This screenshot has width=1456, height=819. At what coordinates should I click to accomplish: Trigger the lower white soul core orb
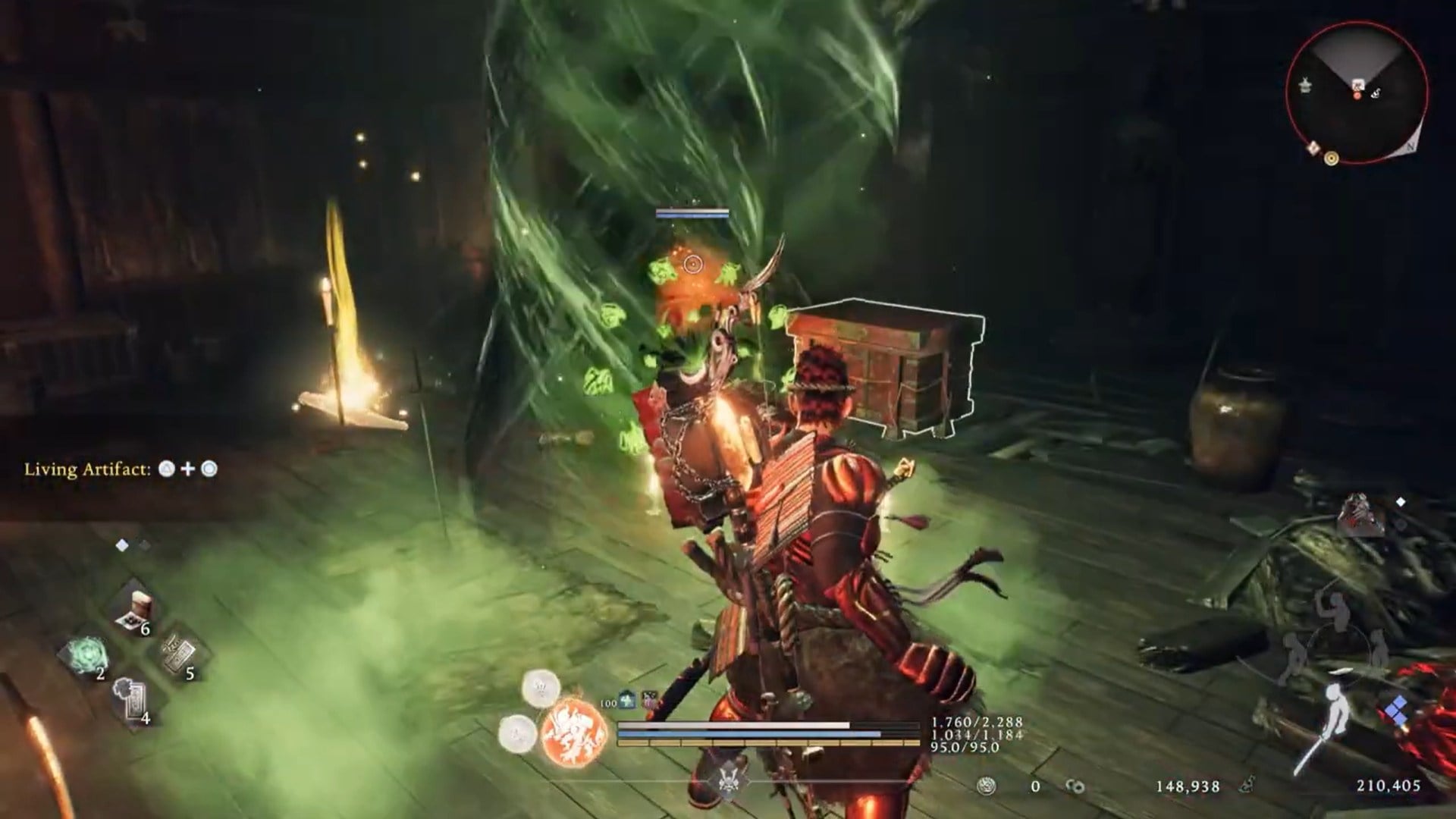(x=517, y=733)
